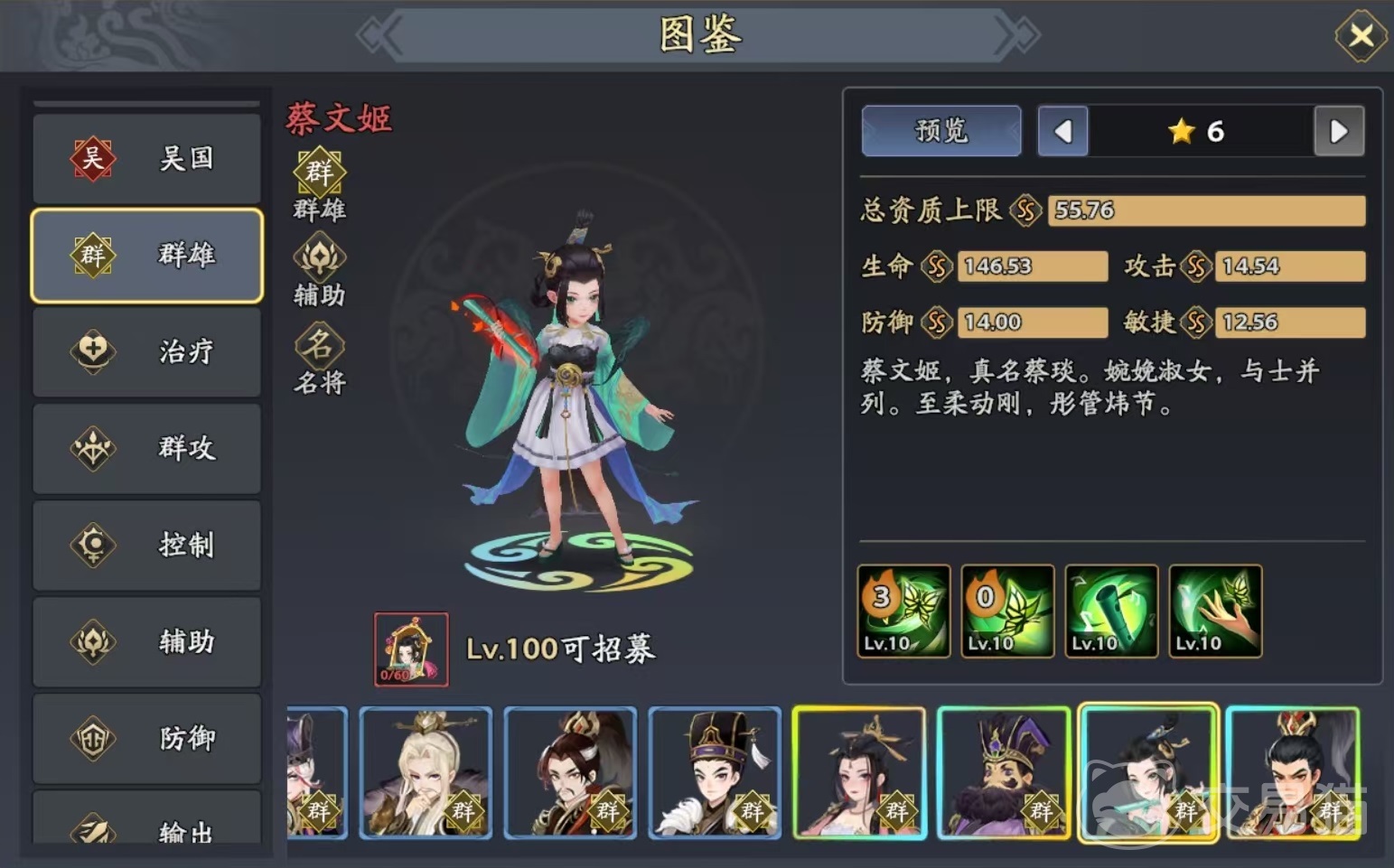Click the left arrow to lower star level
Image resolution: width=1394 pixels, height=868 pixels.
click(x=1062, y=131)
